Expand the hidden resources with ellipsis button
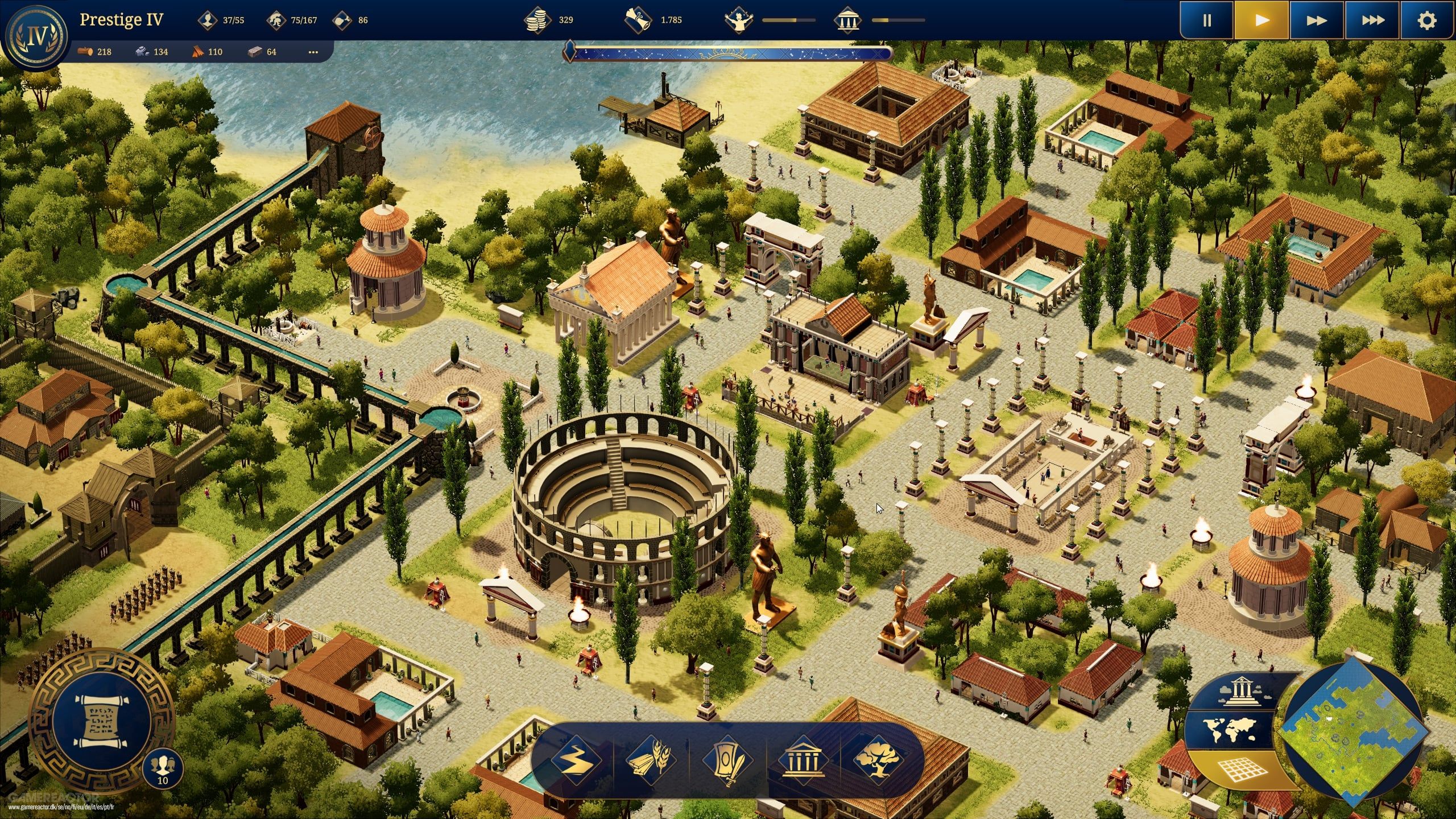Viewport: 1456px width, 819px height. pyautogui.click(x=313, y=52)
